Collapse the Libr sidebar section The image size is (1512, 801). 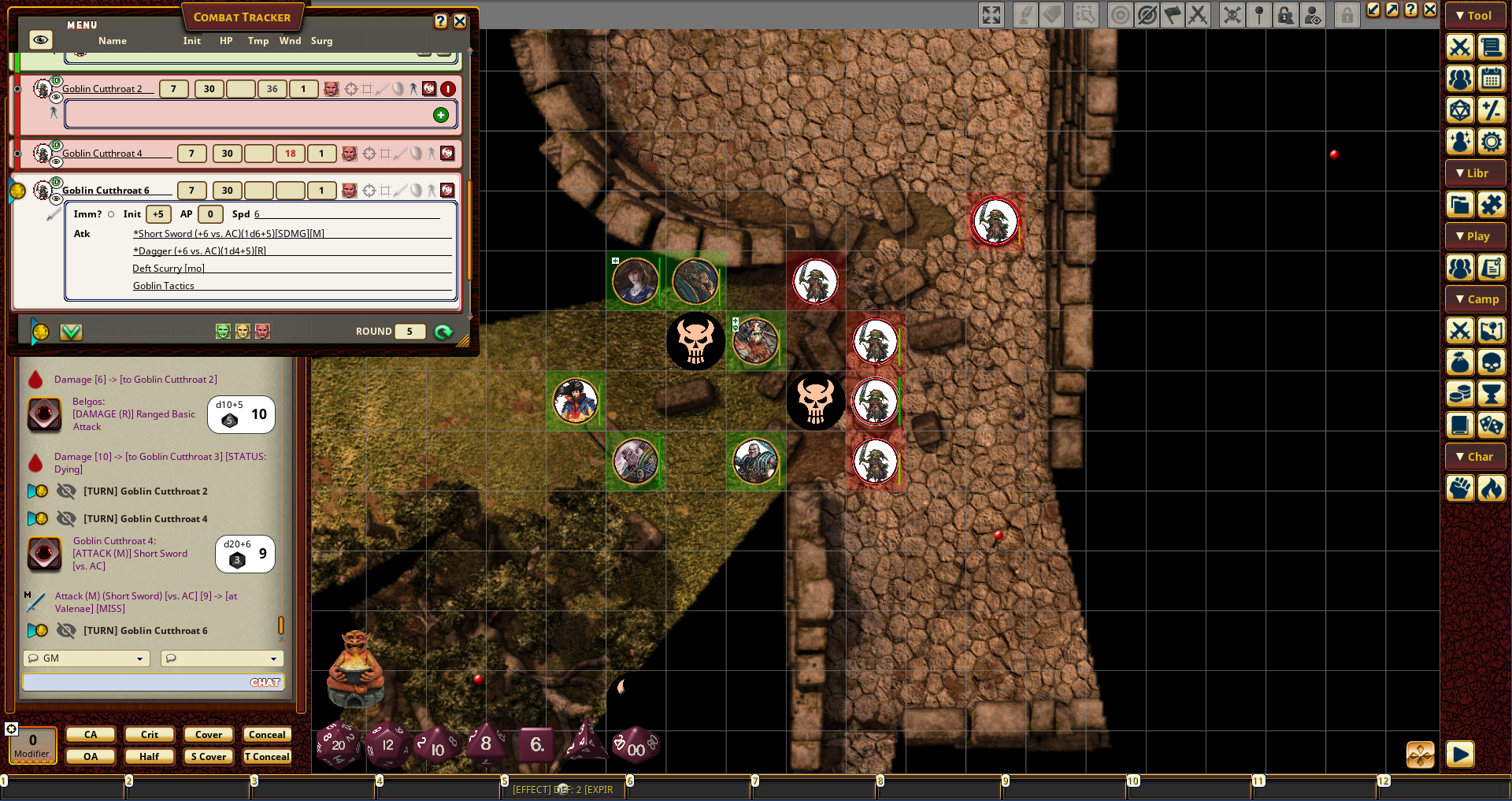pyautogui.click(x=1475, y=173)
